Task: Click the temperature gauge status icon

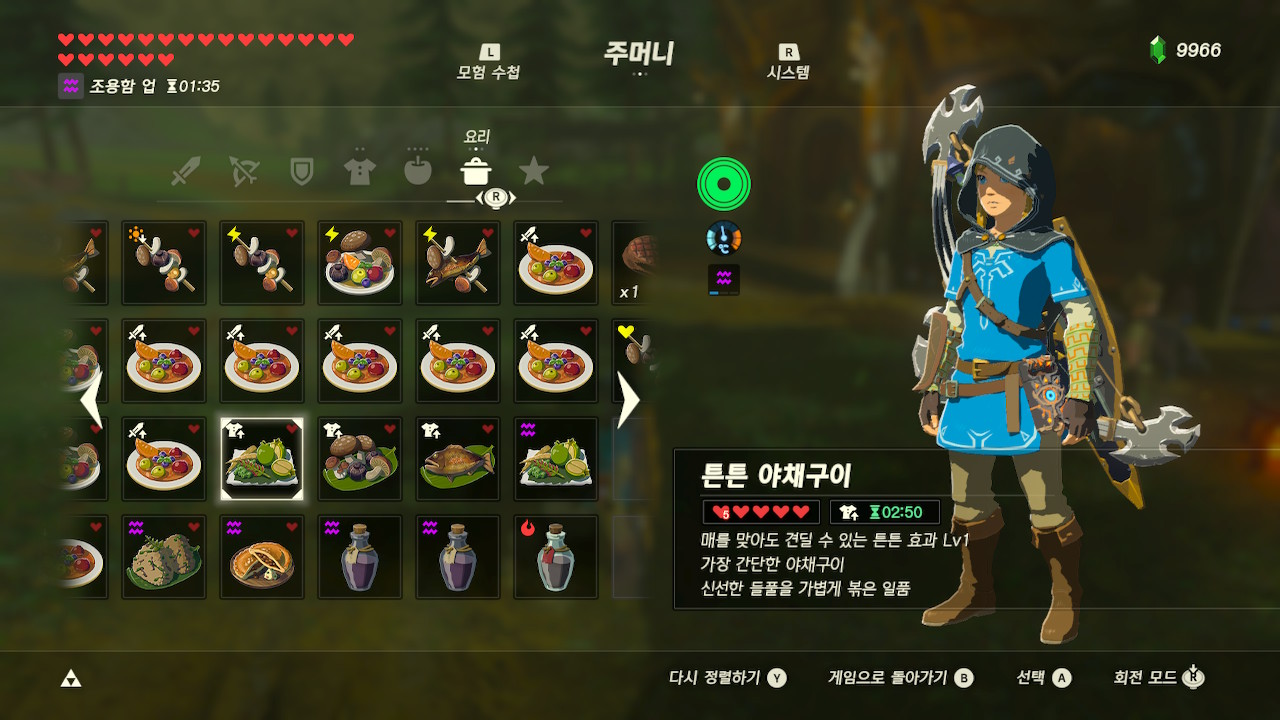Action: click(x=725, y=238)
